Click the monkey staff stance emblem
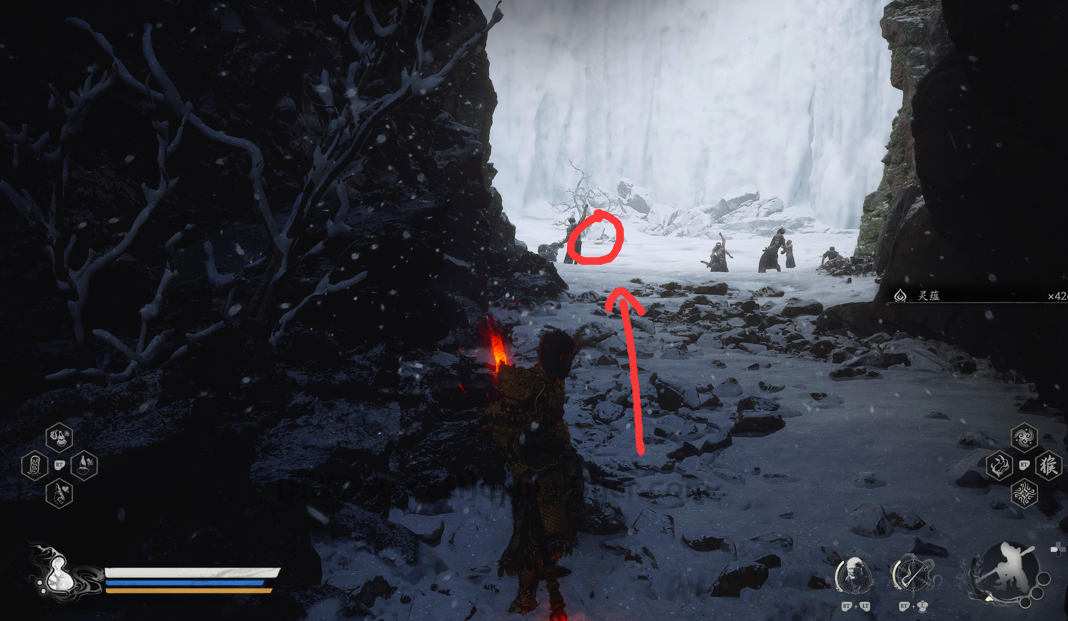The image size is (1068, 621). point(1004,574)
